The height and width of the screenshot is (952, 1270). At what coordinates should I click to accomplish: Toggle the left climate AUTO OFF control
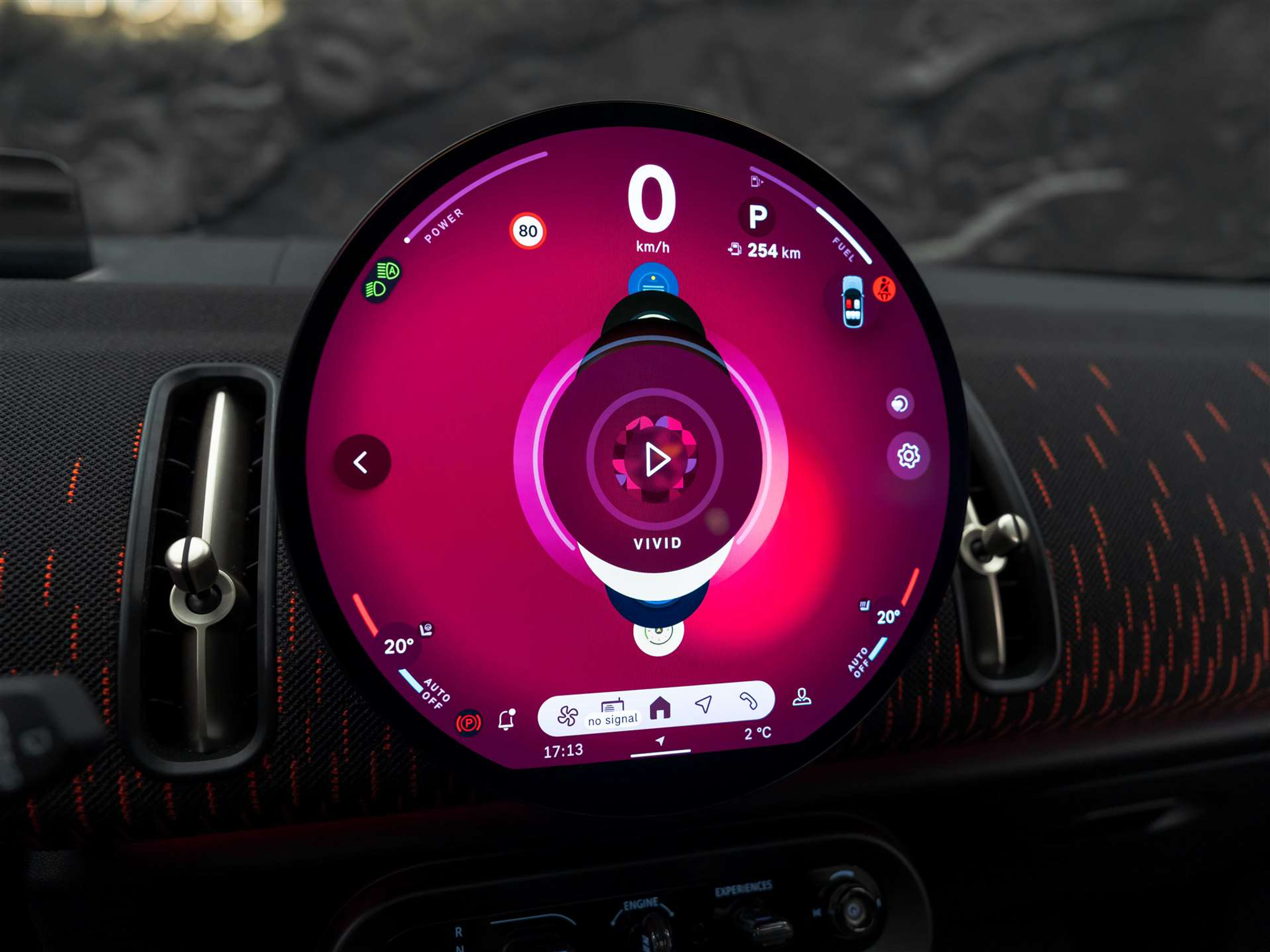(x=434, y=694)
